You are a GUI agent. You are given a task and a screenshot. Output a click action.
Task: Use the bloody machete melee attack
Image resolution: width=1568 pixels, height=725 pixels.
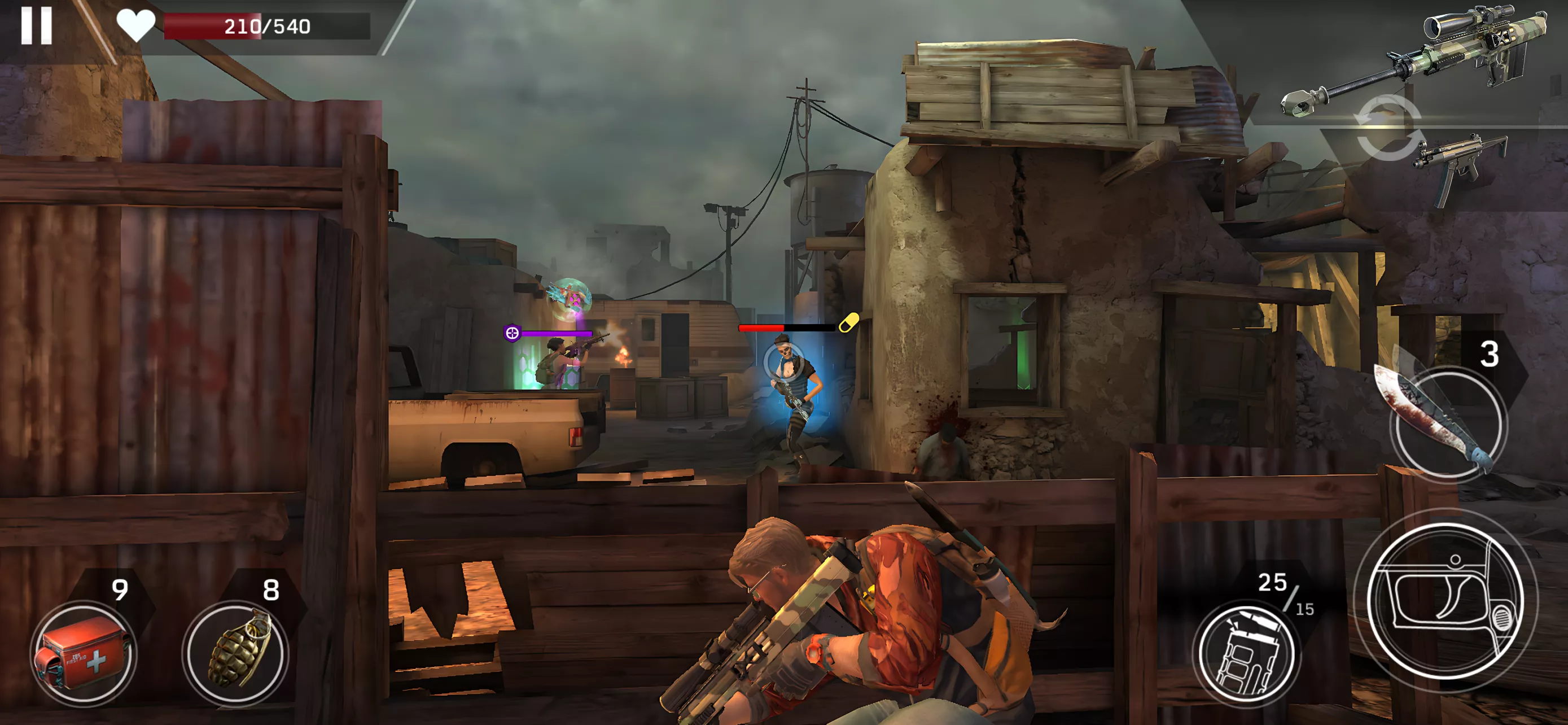click(x=1446, y=422)
